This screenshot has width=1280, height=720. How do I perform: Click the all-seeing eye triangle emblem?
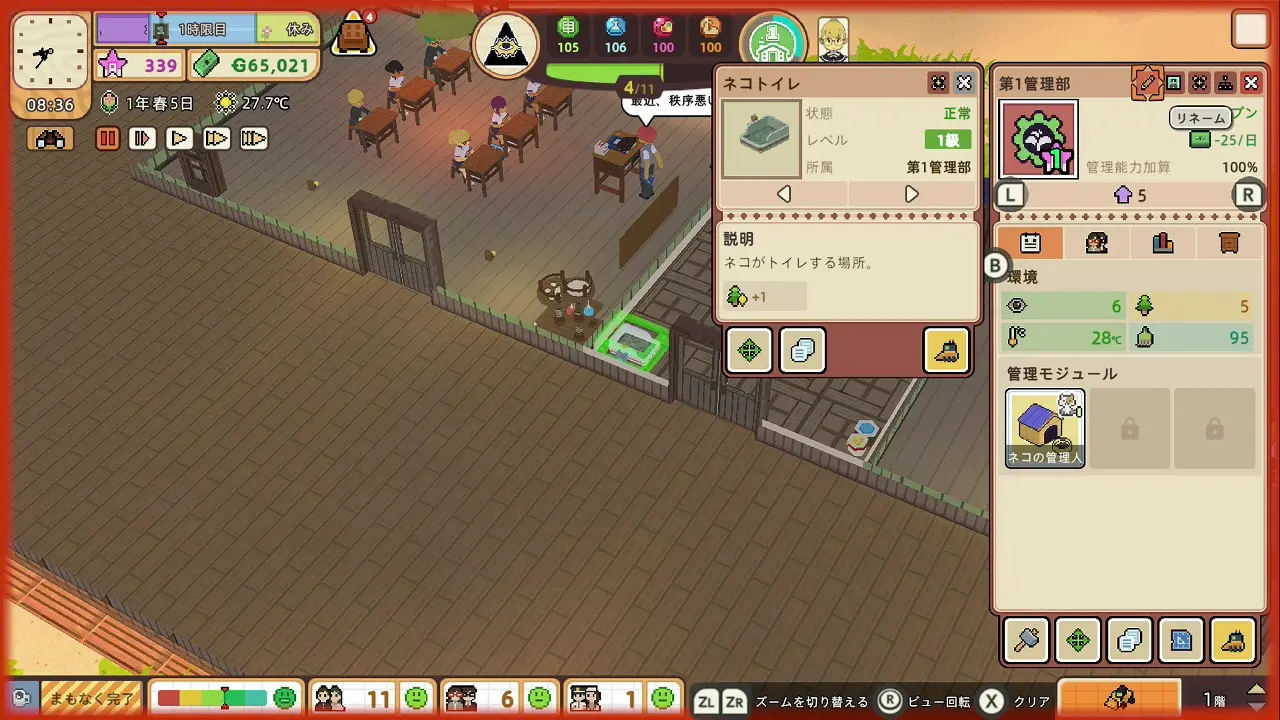[x=506, y=45]
